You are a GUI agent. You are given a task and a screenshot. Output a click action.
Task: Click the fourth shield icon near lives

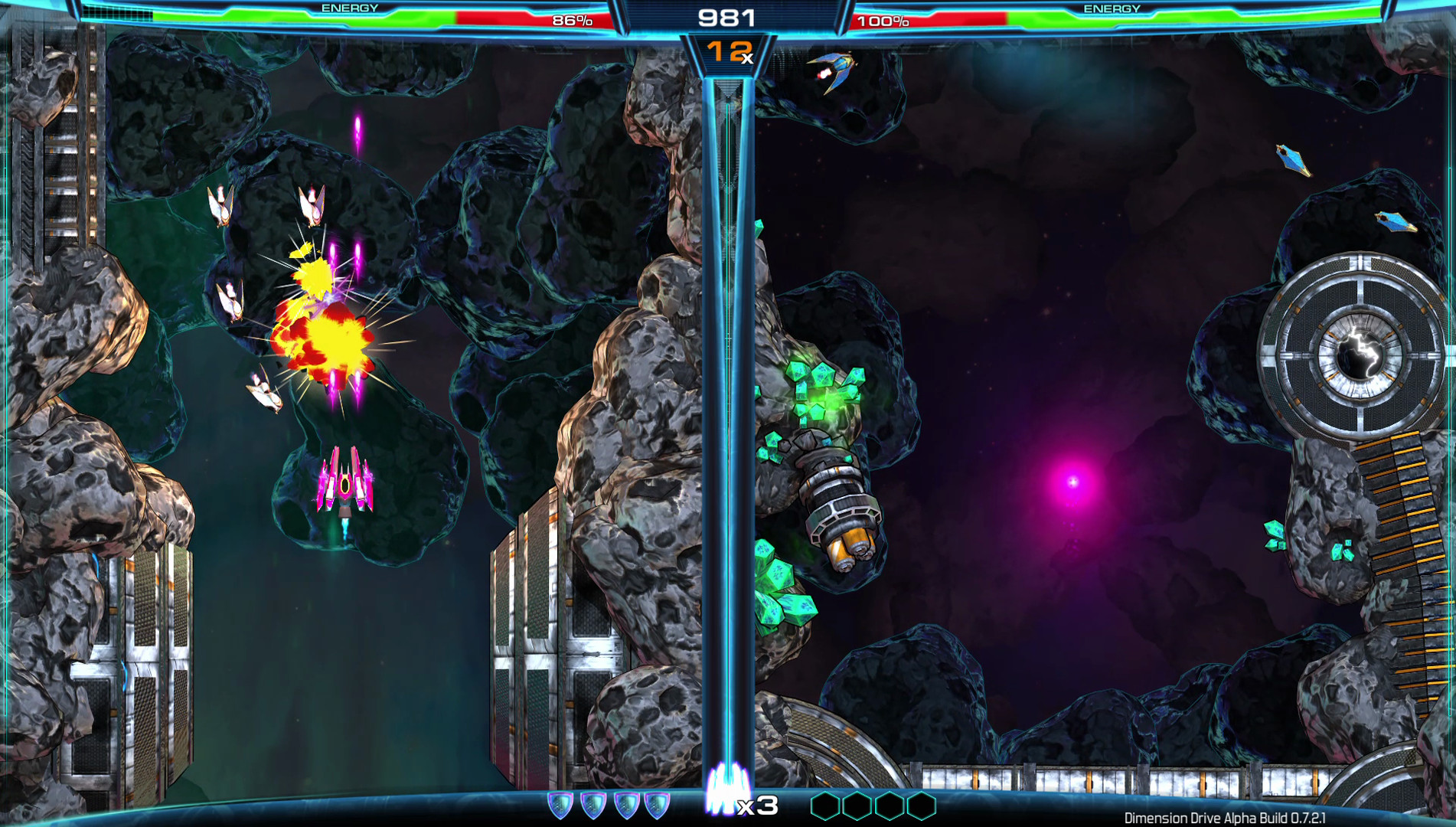point(657,805)
